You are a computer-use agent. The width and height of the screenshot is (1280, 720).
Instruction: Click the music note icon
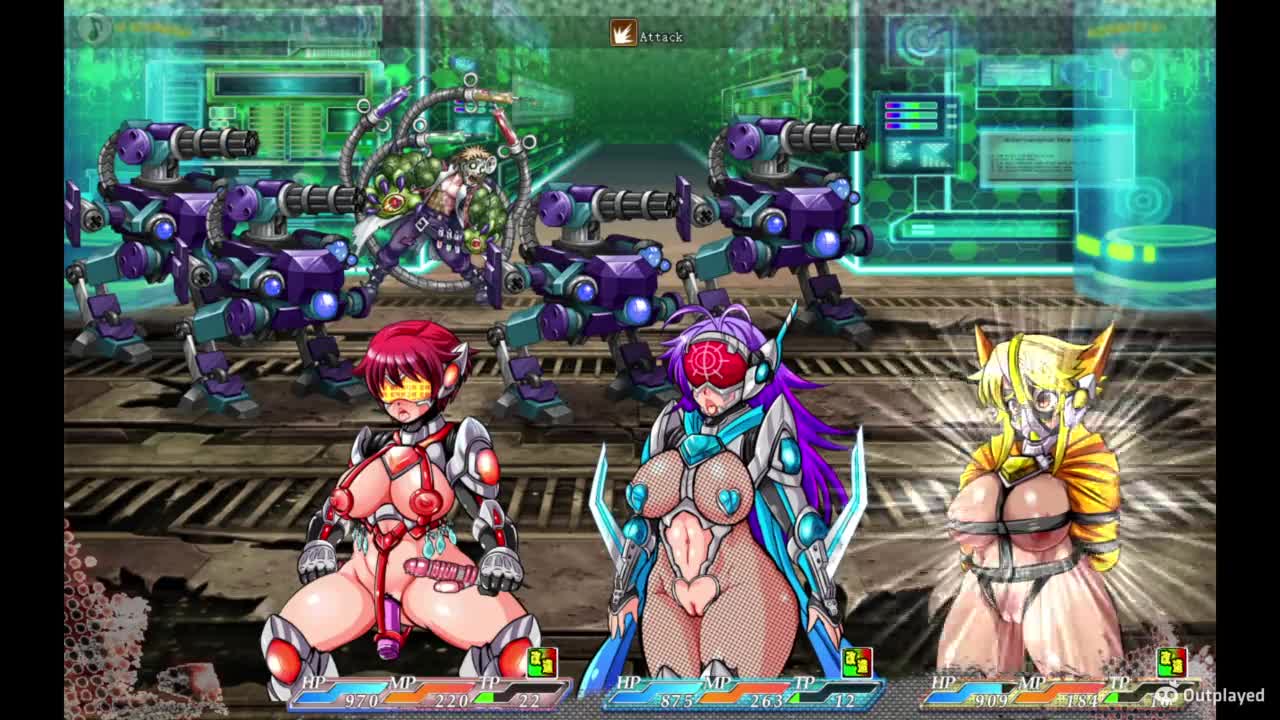(94, 27)
